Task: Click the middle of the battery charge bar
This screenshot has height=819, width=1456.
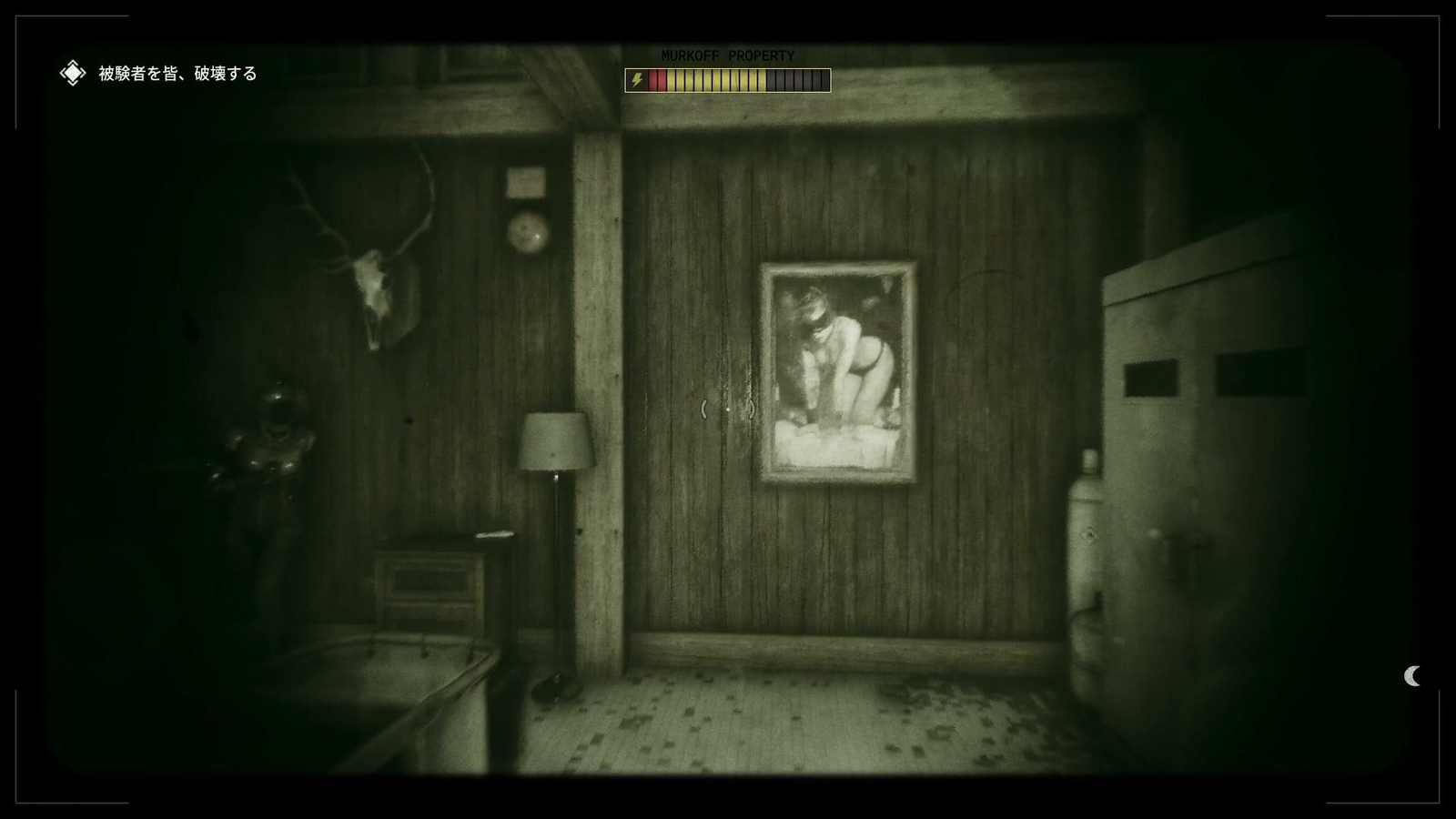Action: coord(728,79)
